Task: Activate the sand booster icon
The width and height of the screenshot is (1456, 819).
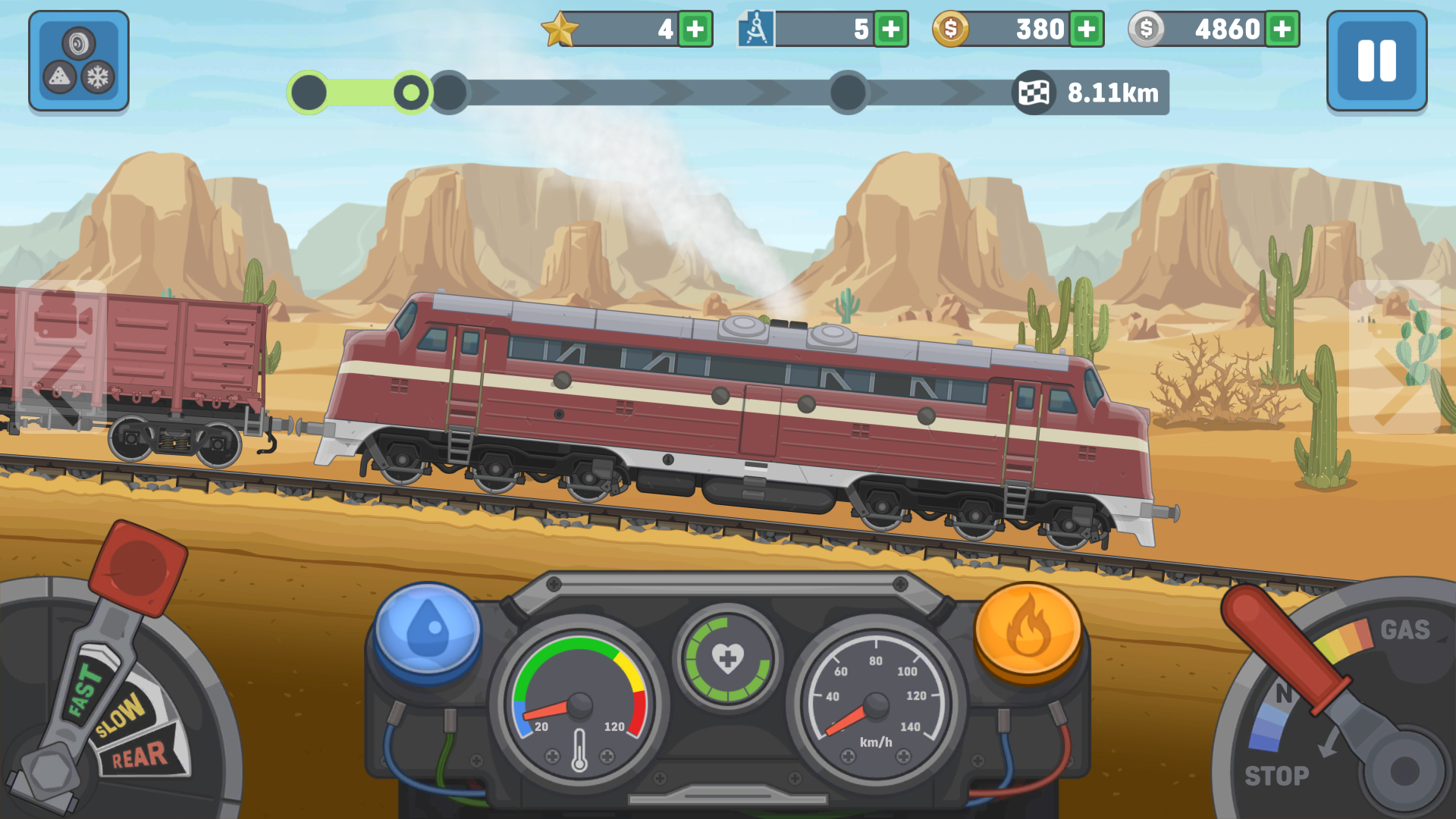Action: click(59, 77)
